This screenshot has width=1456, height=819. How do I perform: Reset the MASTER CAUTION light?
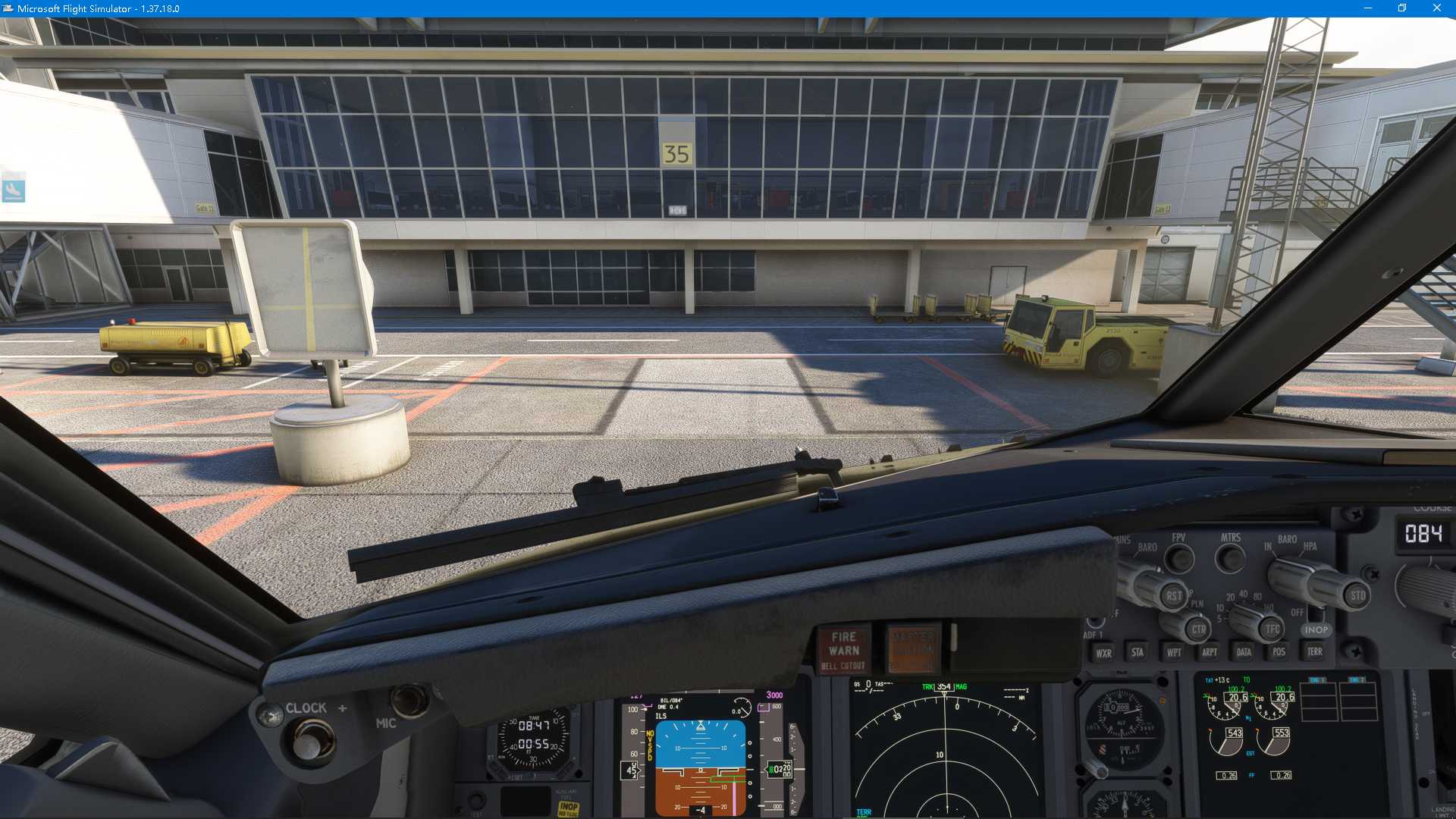pos(914,650)
